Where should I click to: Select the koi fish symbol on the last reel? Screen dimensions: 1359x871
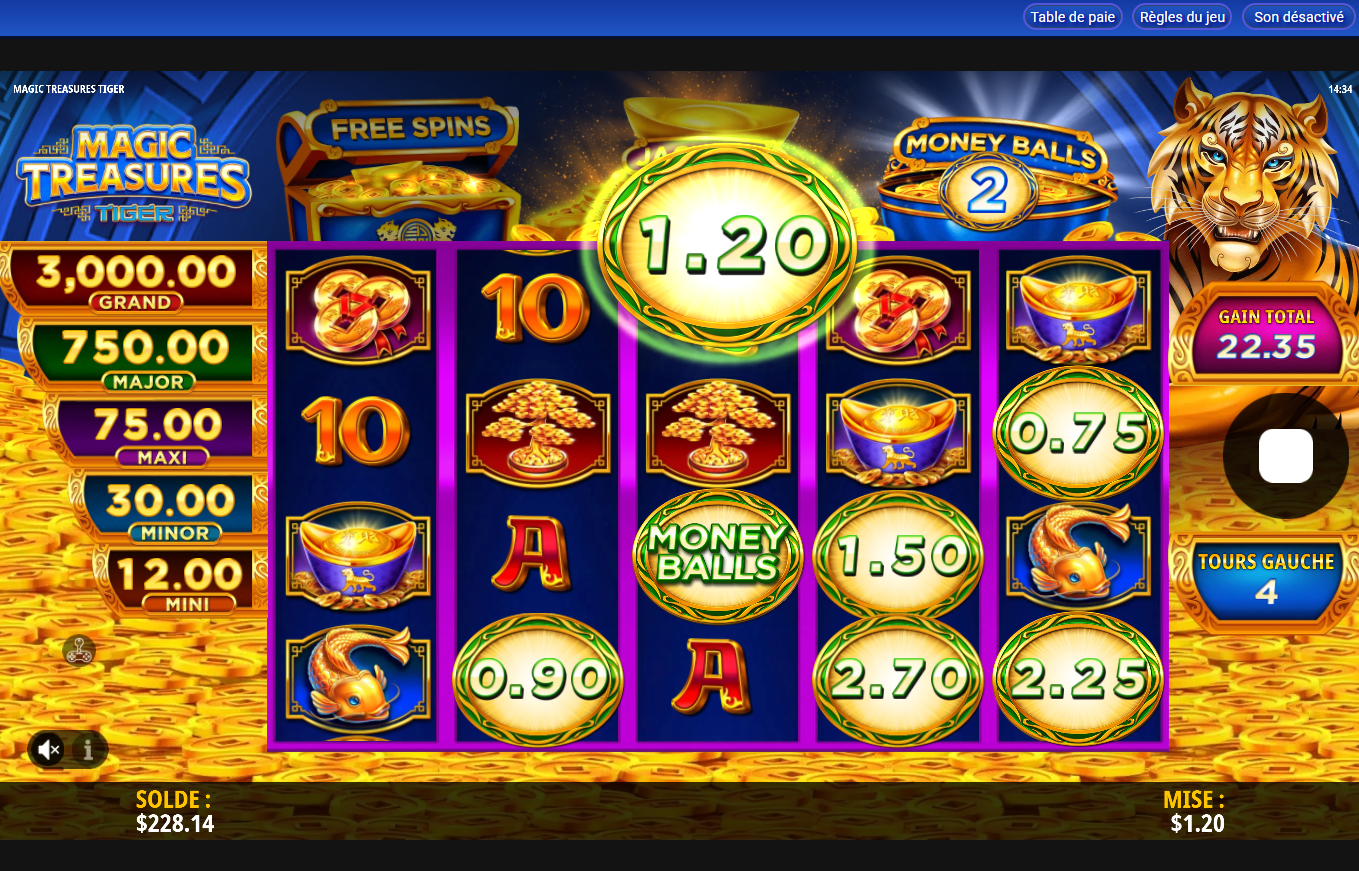(1078, 557)
